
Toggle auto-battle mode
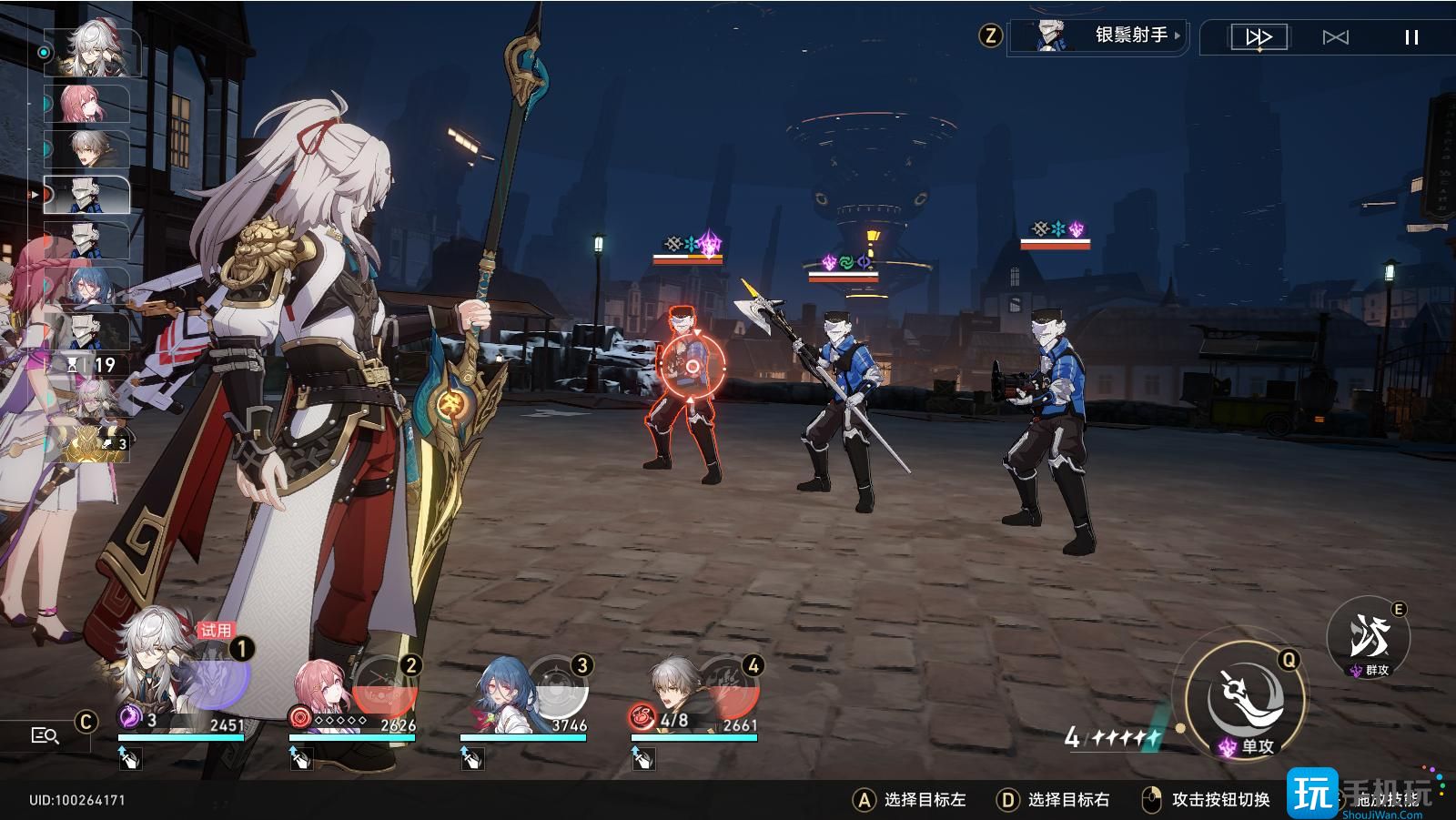tap(1335, 37)
